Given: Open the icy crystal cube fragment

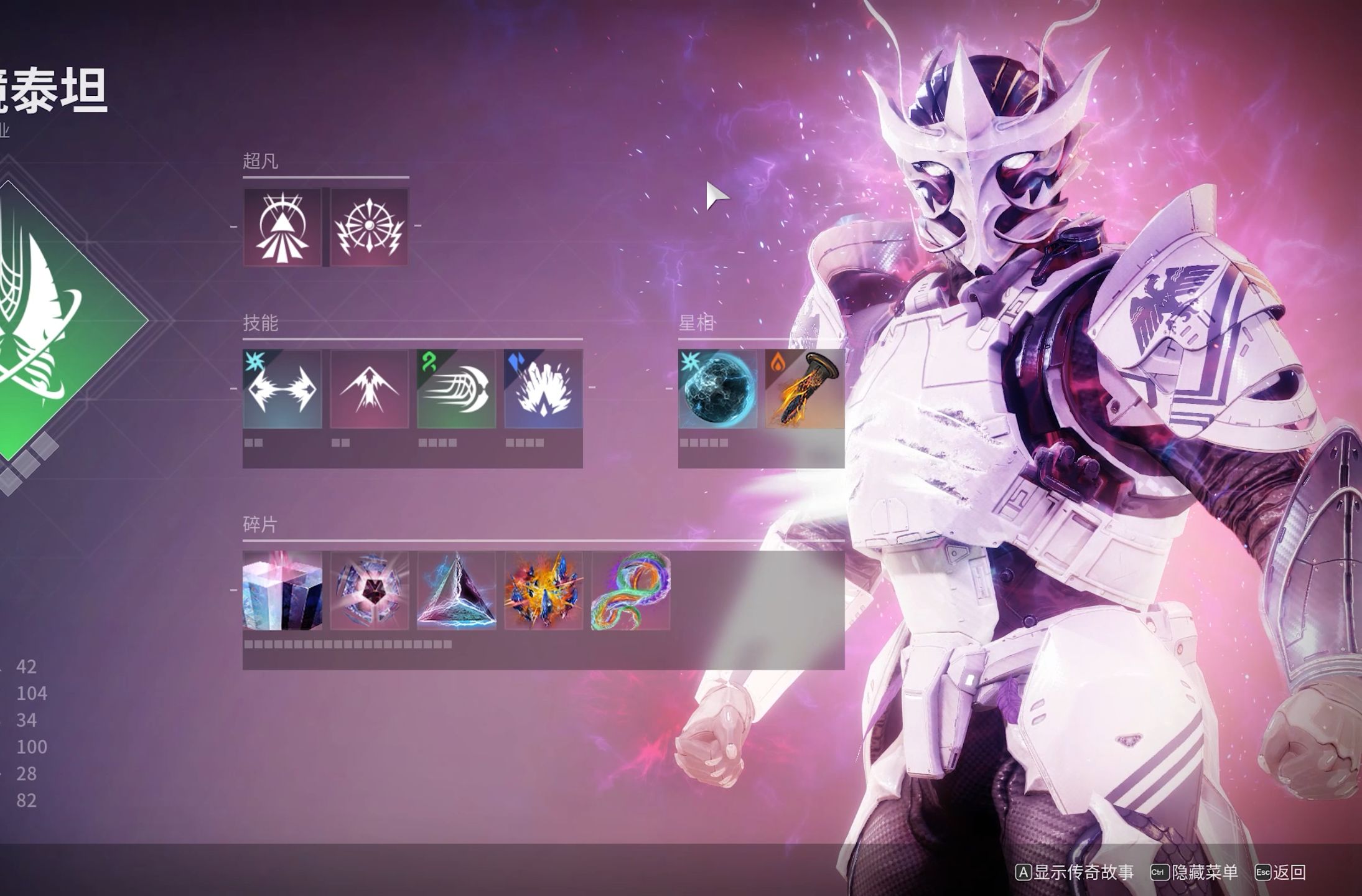Looking at the screenshot, I should [x=282, y=590].
